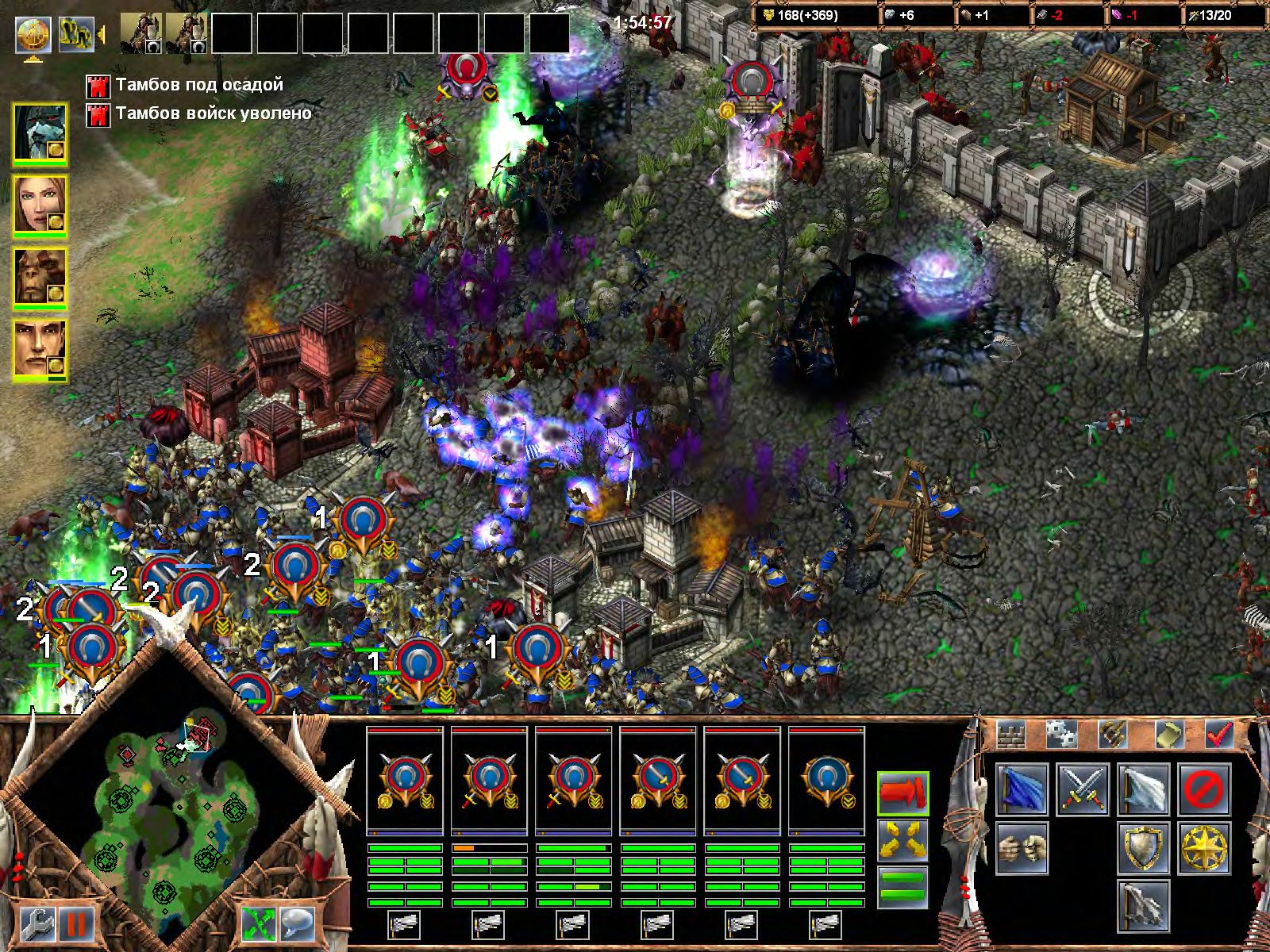Choose the red arrow column formation
Screen dimensions: 1270x952
902,793
